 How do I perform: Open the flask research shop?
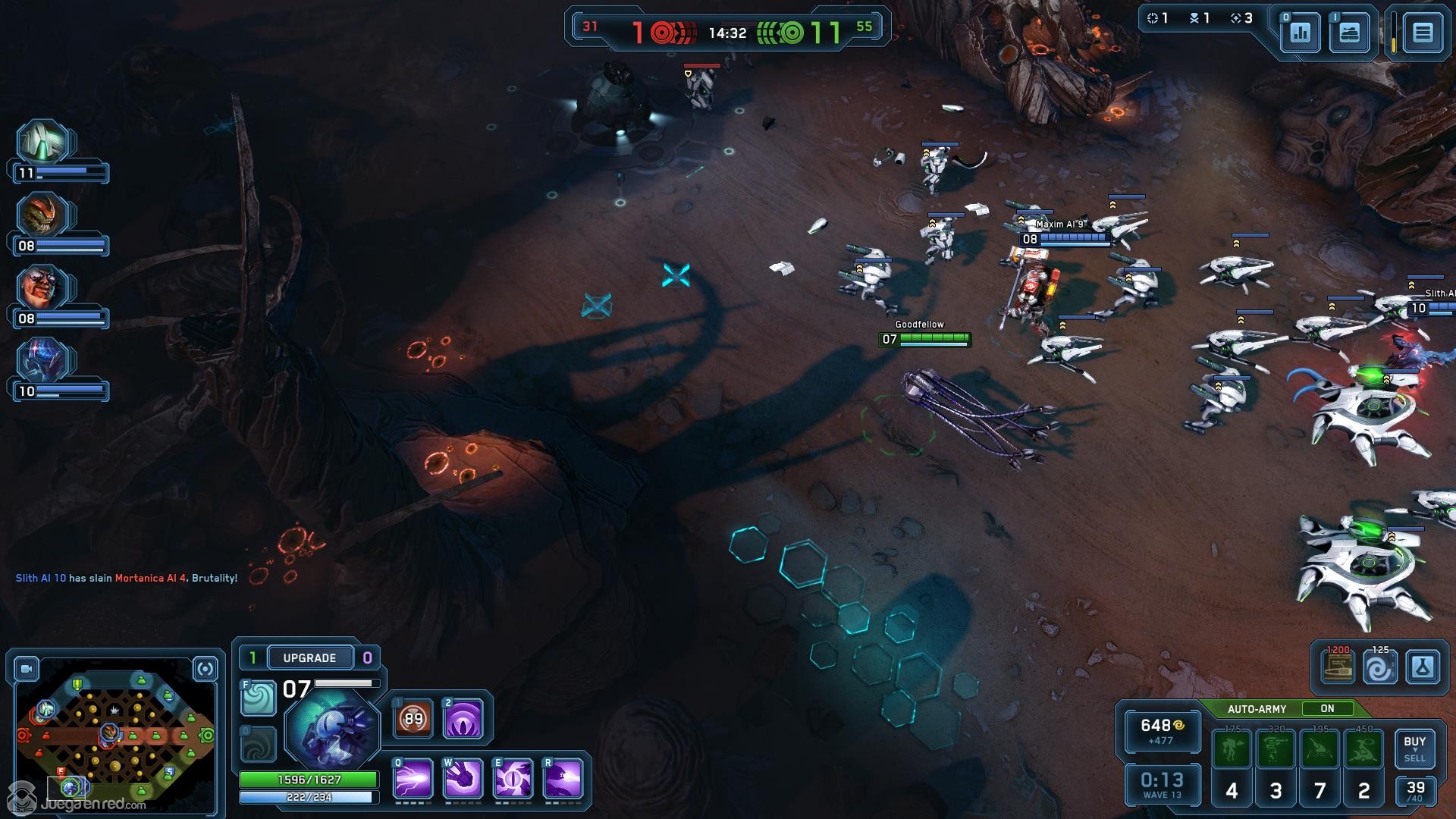[1422, 668]
